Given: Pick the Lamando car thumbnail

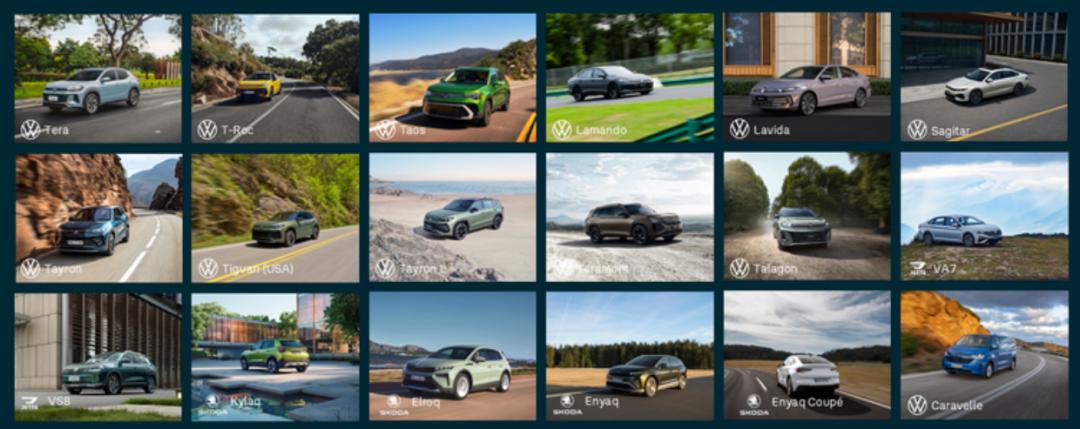Looking at the screenshot, I should click(629, 78).
